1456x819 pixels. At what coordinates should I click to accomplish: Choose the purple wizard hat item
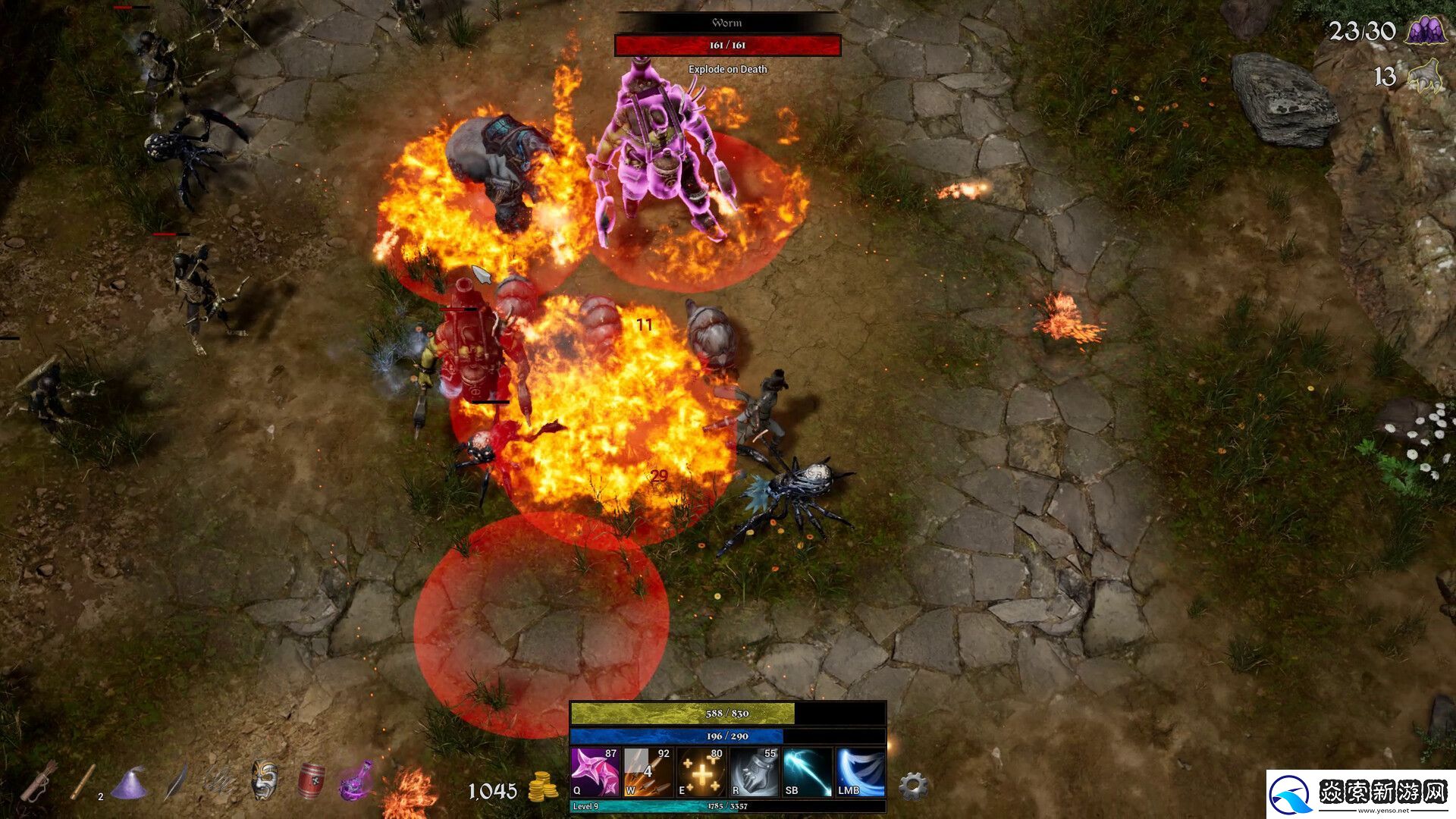129,783
